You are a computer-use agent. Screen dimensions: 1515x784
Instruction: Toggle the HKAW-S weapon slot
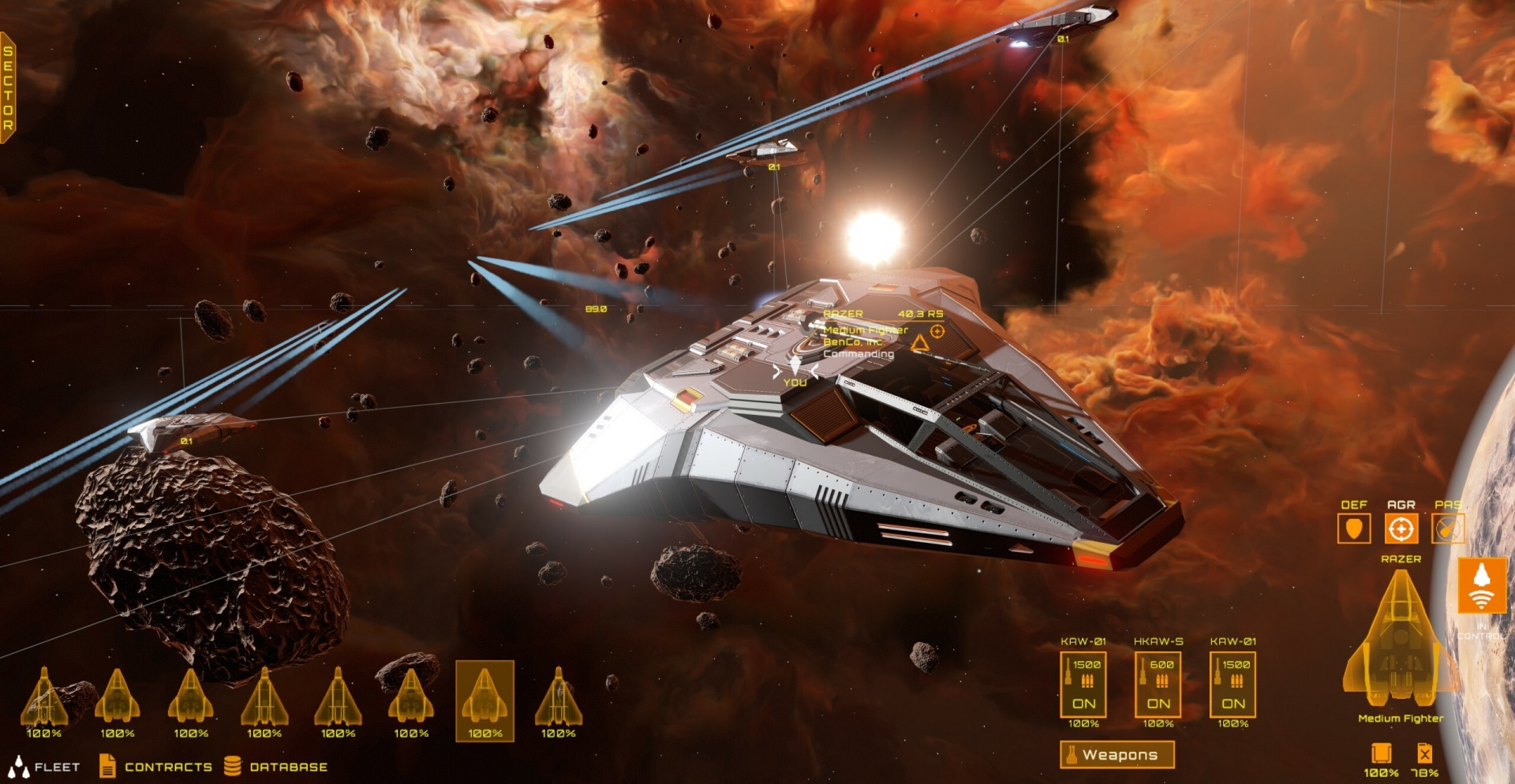[1158, 684]
